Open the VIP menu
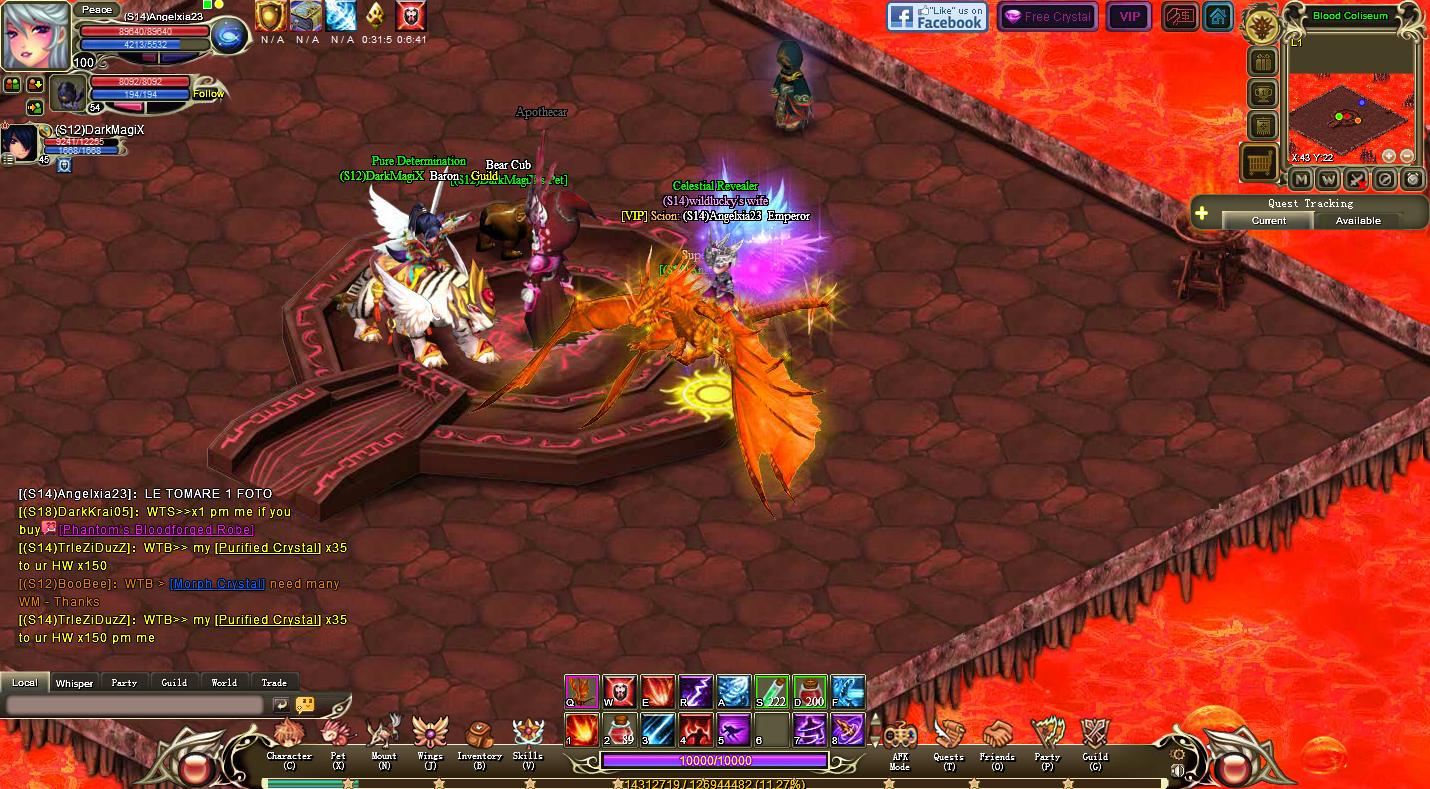Screen dimensions: 1430x789 tap(1129, 17)
